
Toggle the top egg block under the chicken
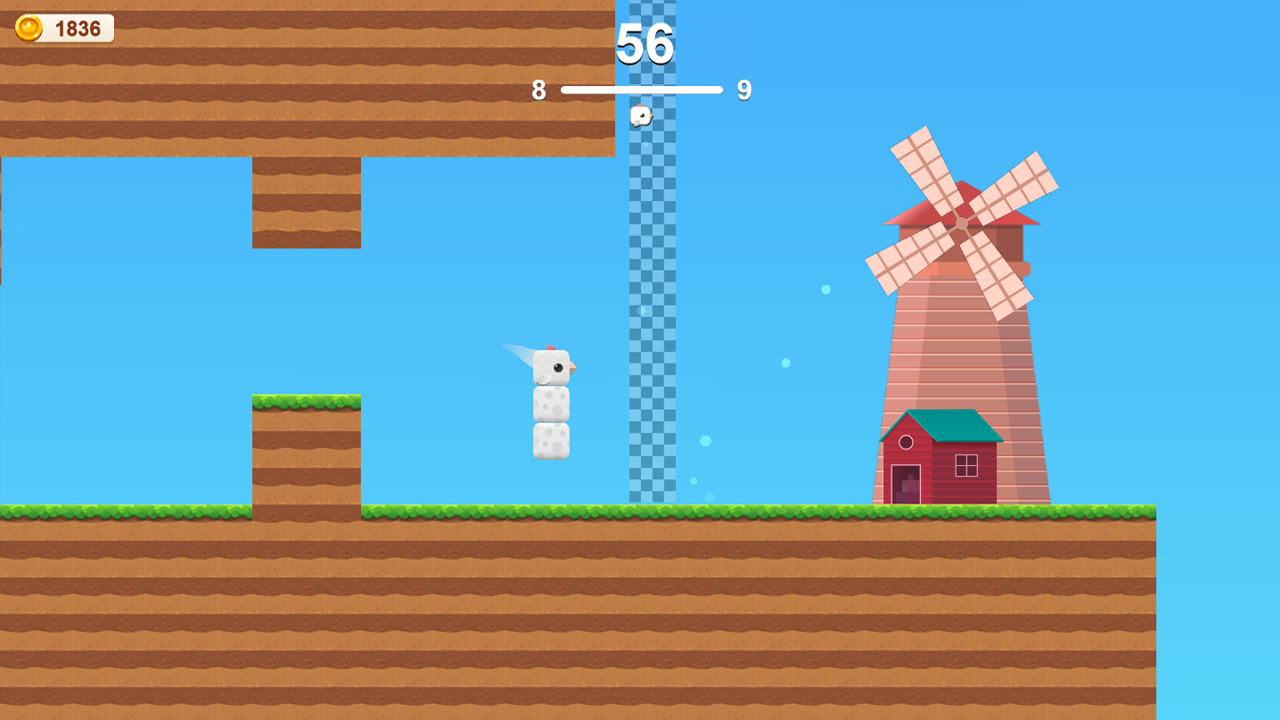point(551,404)
